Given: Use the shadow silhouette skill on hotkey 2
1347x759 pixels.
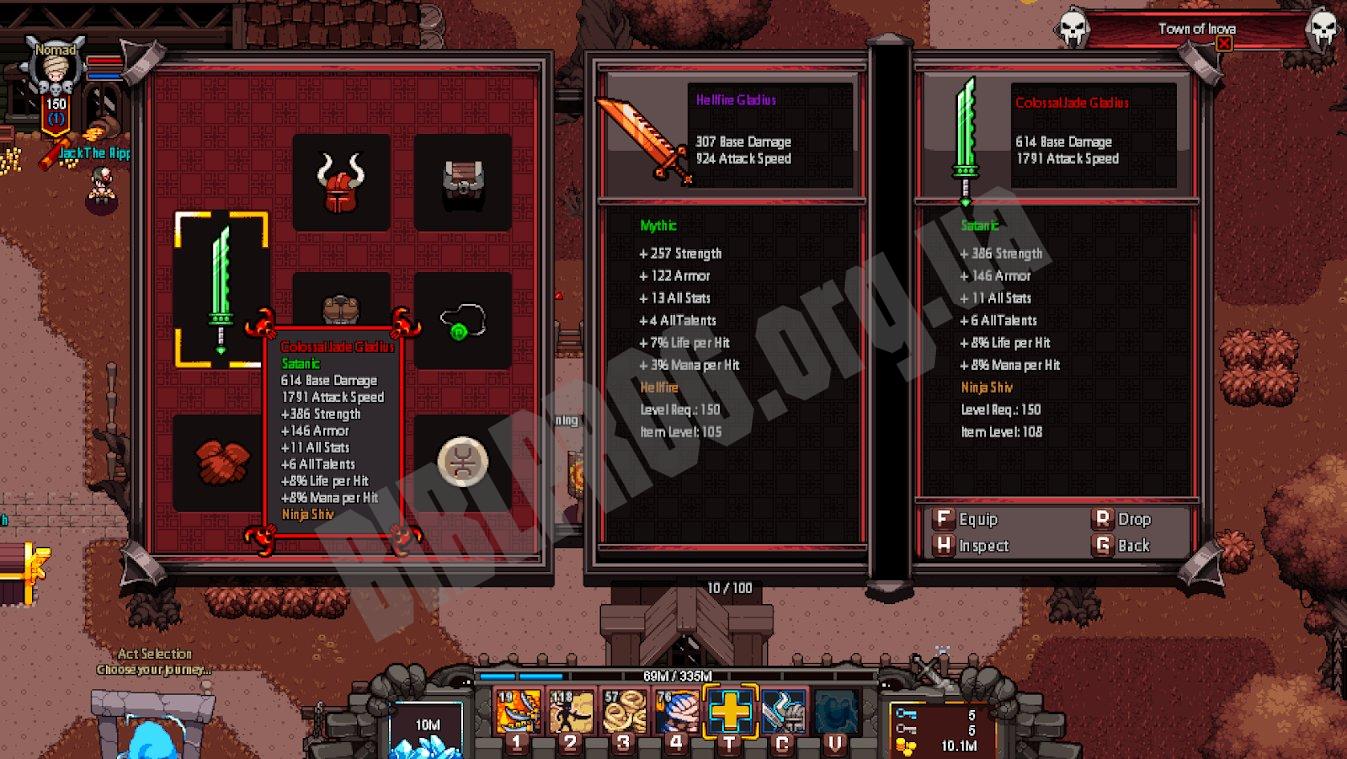Looking at the screenshot, I should 571,712.
